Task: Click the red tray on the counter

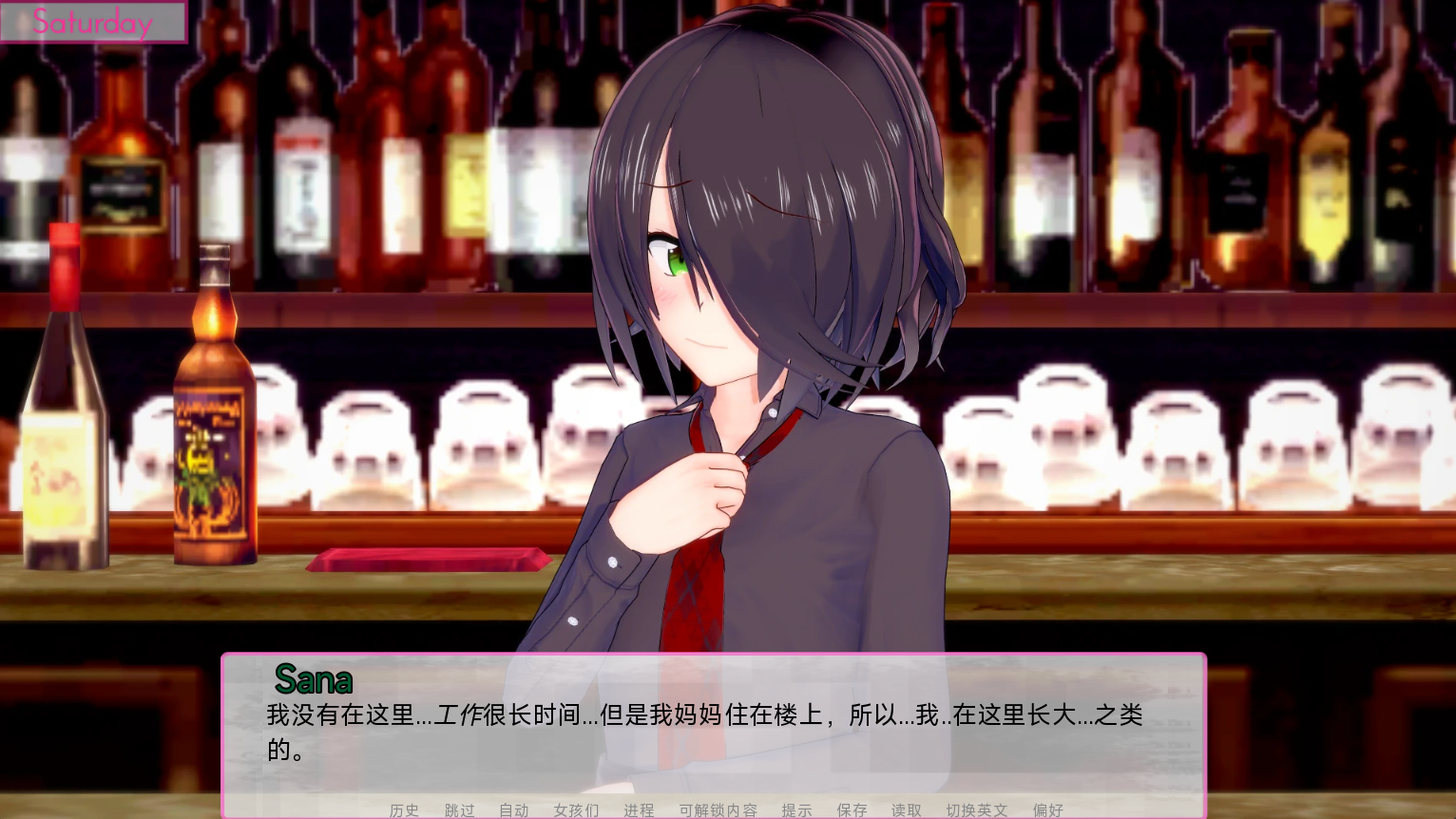Action: click(428, 561)
